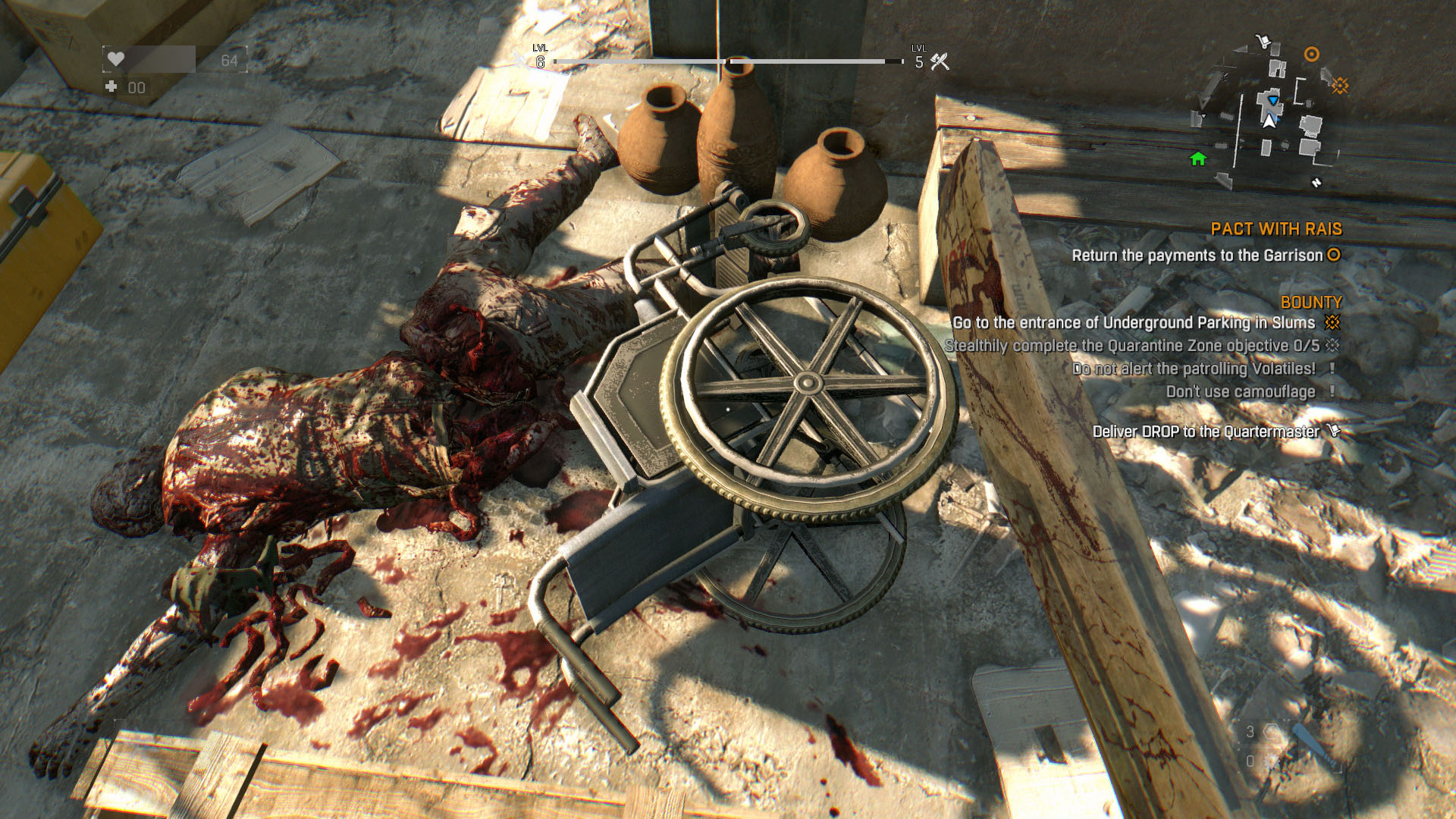Select the Return the payments to Garrison objective
This screenshot has height=819, width=1456.
click(x=1197, y=256)
